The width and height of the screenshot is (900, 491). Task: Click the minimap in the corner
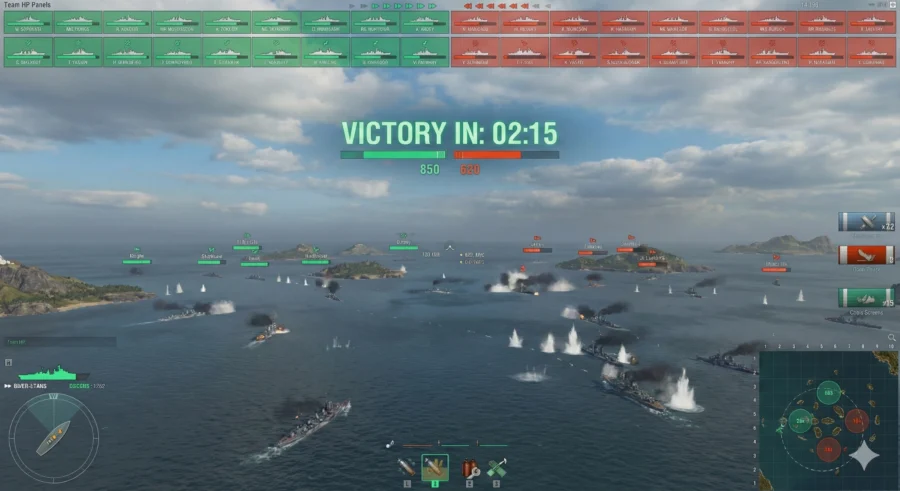pyautogui.click(x=827, y=420)
